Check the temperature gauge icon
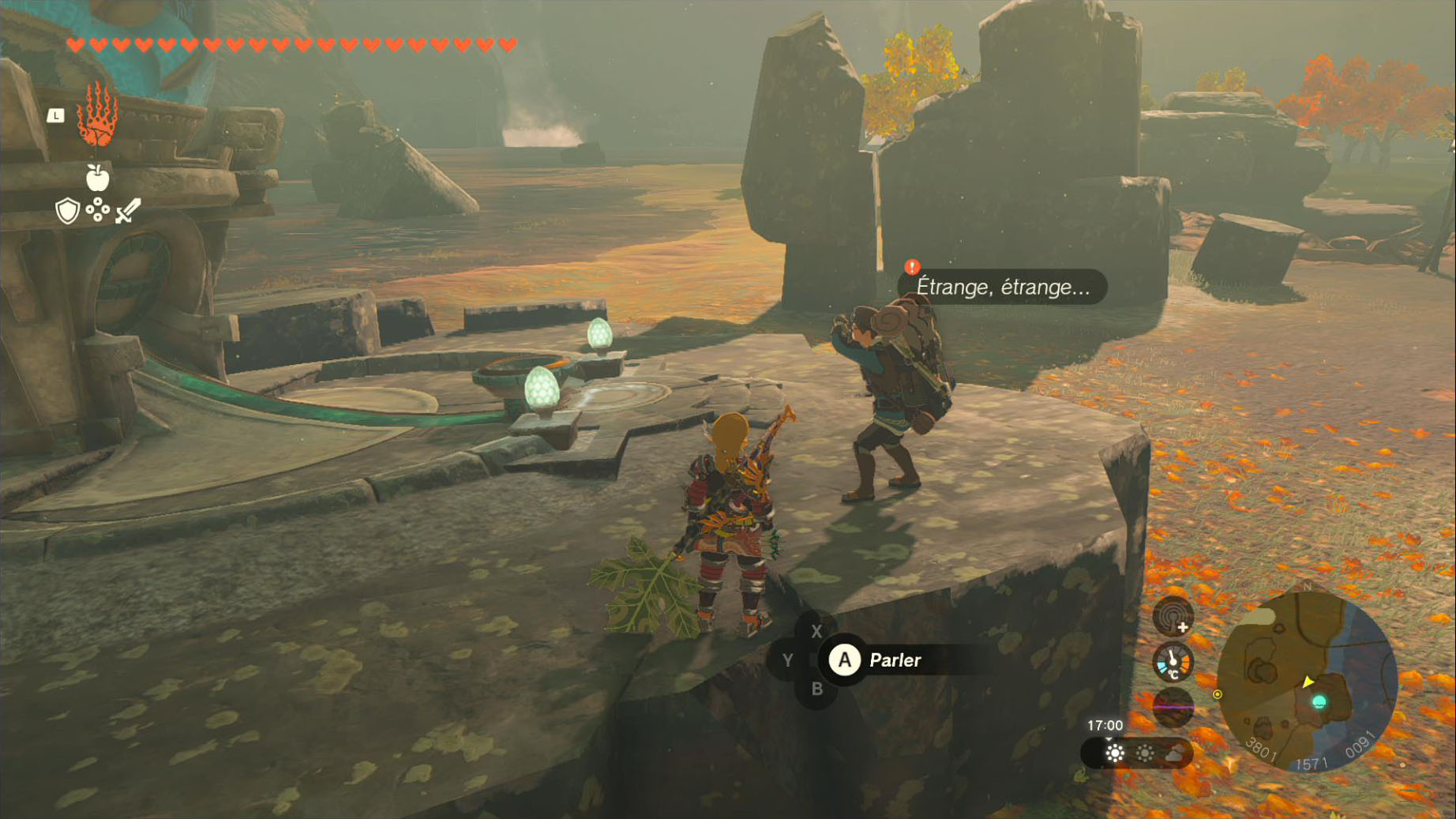The width and height of the screenshot is (1456, 819). pos(1173,662)
